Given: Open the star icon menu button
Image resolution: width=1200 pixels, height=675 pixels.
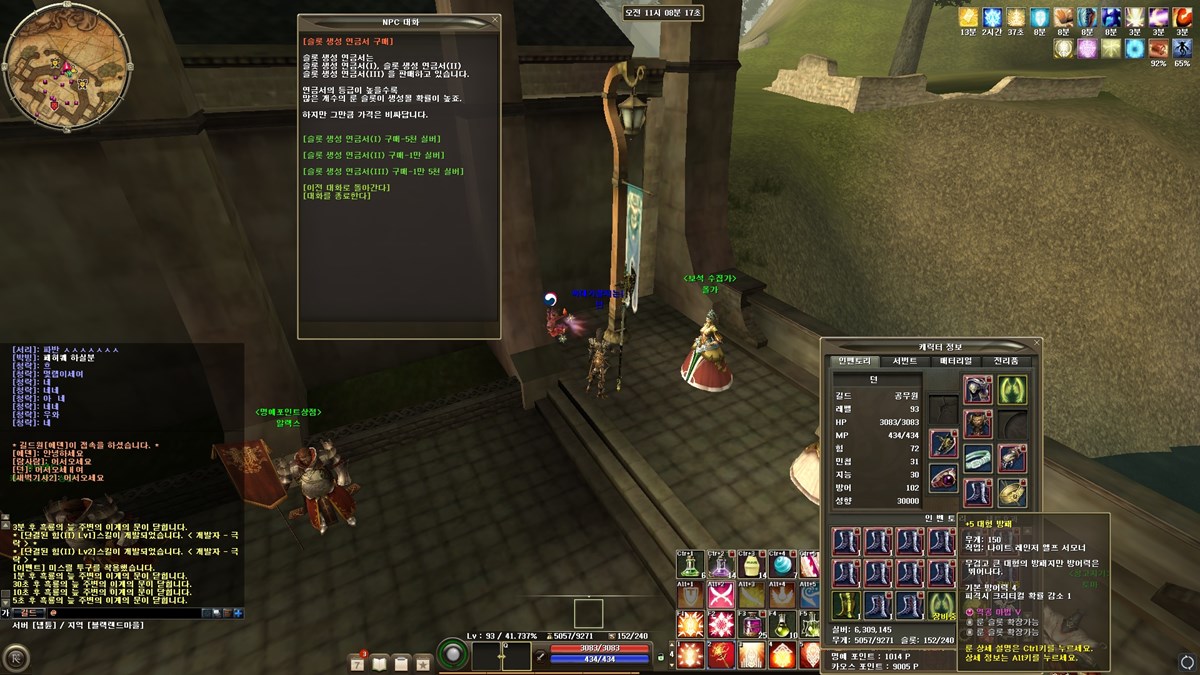Looking at the screenshot, I should click(x=423, y=662).
